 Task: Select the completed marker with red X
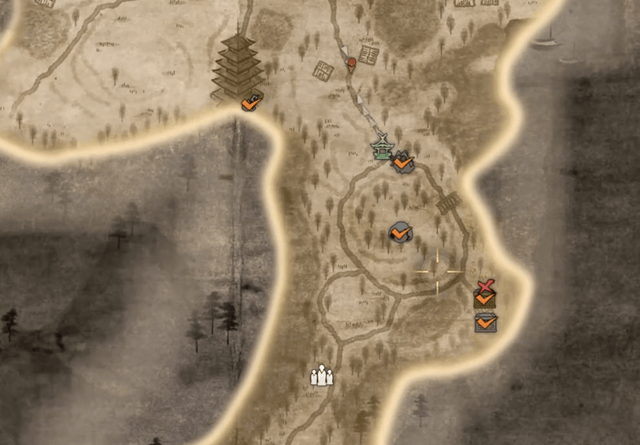pyautogui.click(x=485, y=293)
